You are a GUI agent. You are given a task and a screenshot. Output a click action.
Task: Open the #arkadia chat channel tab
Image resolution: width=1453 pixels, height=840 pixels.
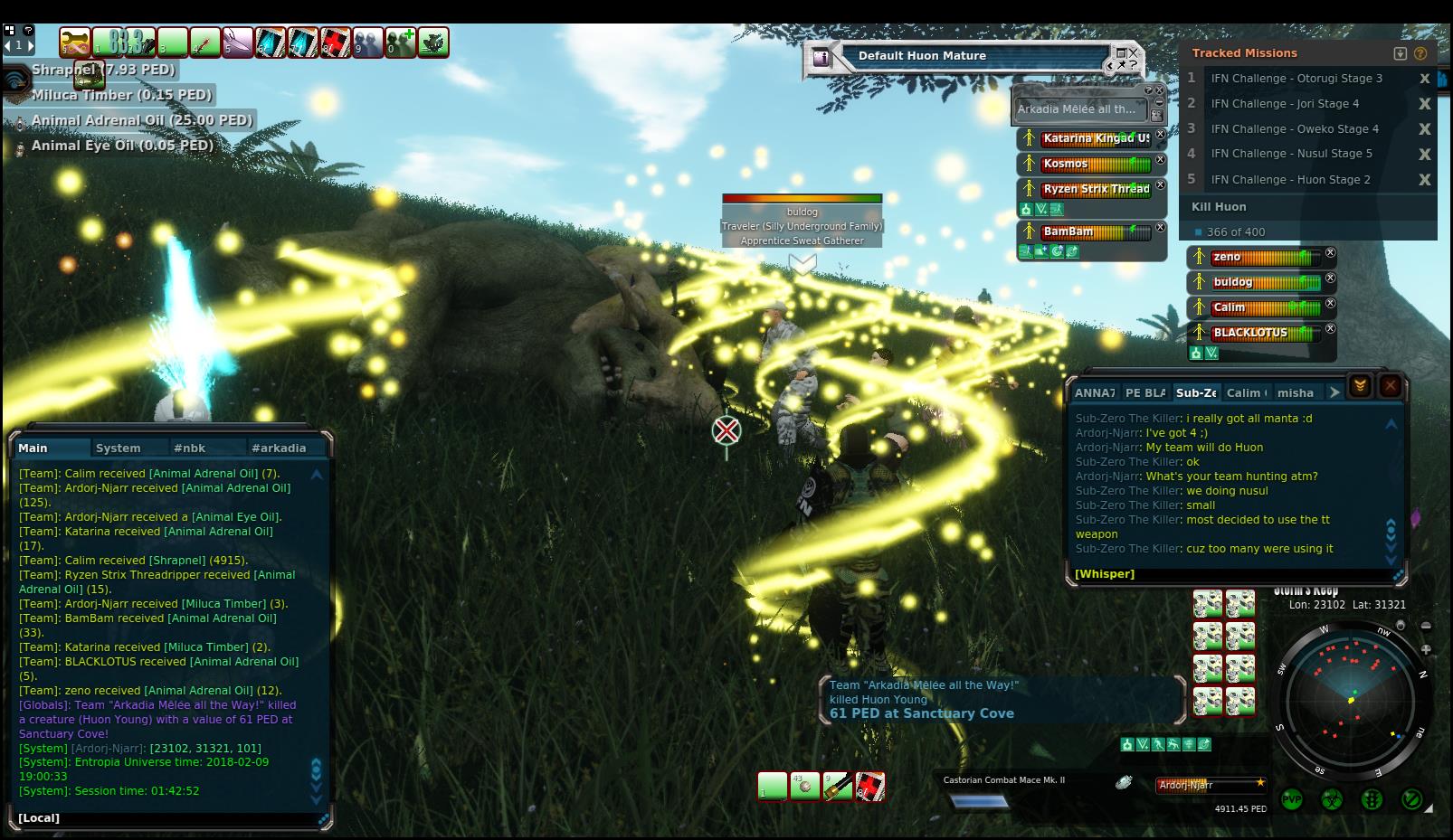(x=279, y=448)
